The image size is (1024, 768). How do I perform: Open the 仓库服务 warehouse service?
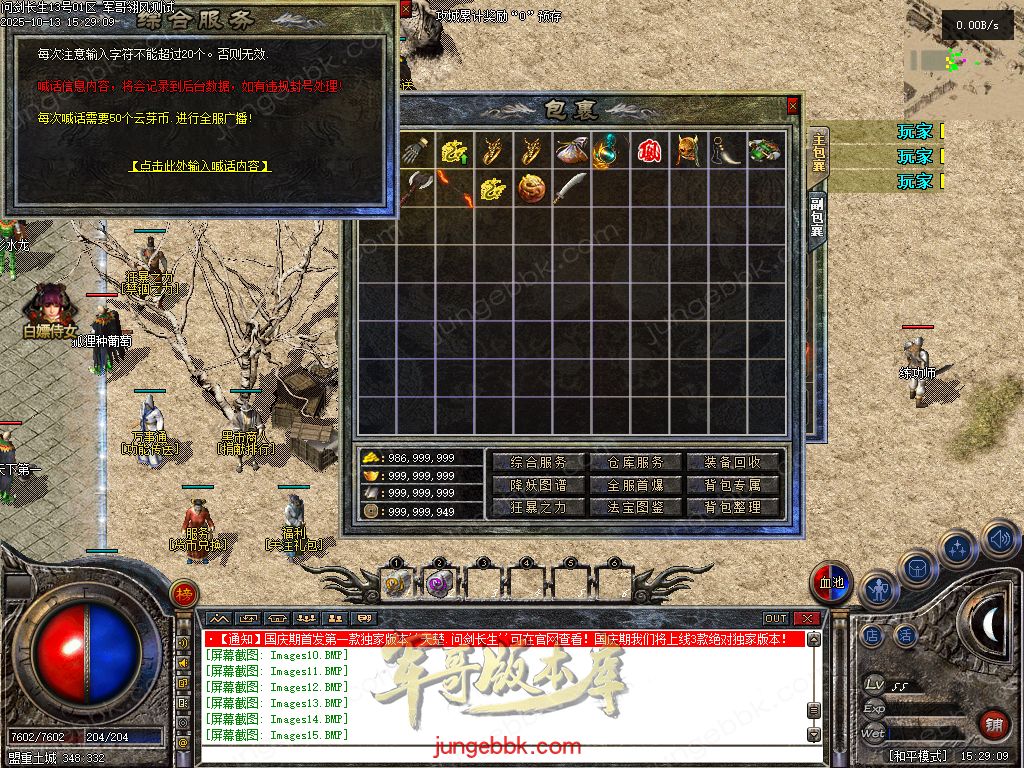click(635, 462)
